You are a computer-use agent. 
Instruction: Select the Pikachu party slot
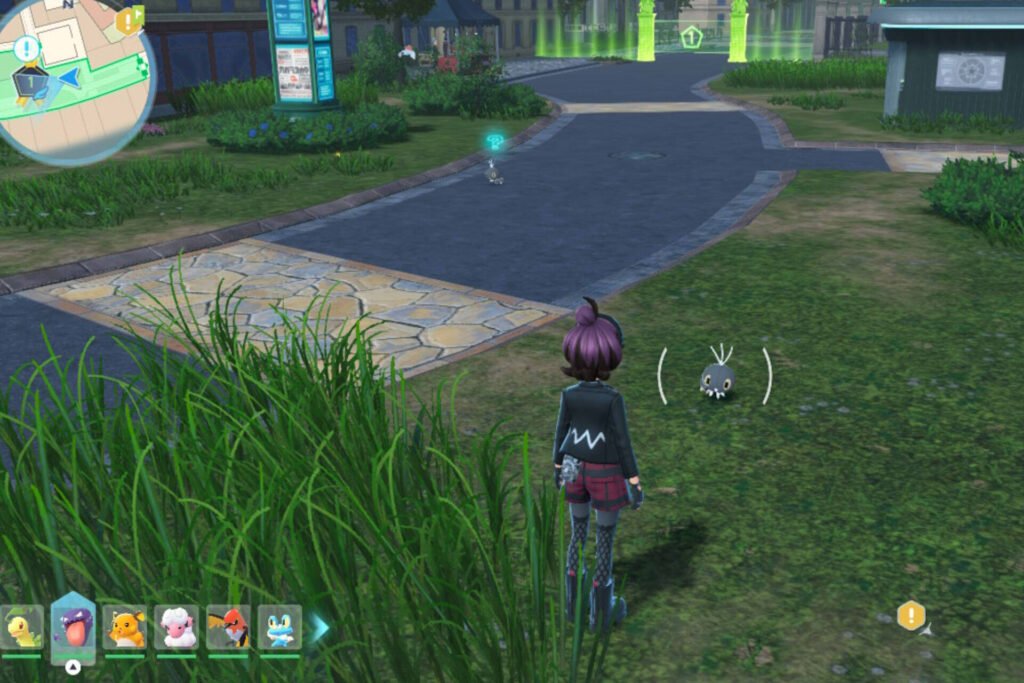[x=125, y=628]
